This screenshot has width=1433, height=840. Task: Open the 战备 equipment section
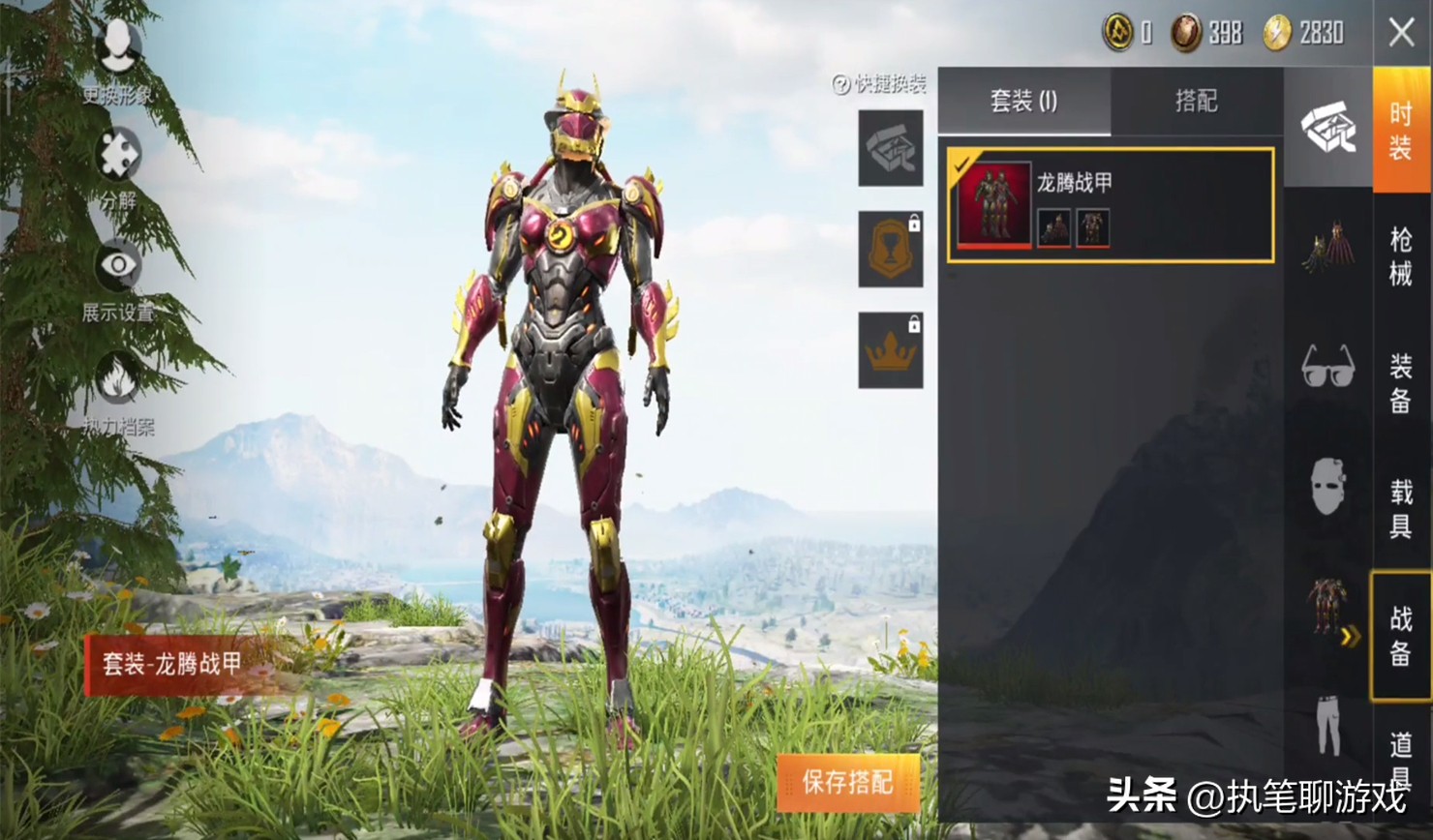1401,634
